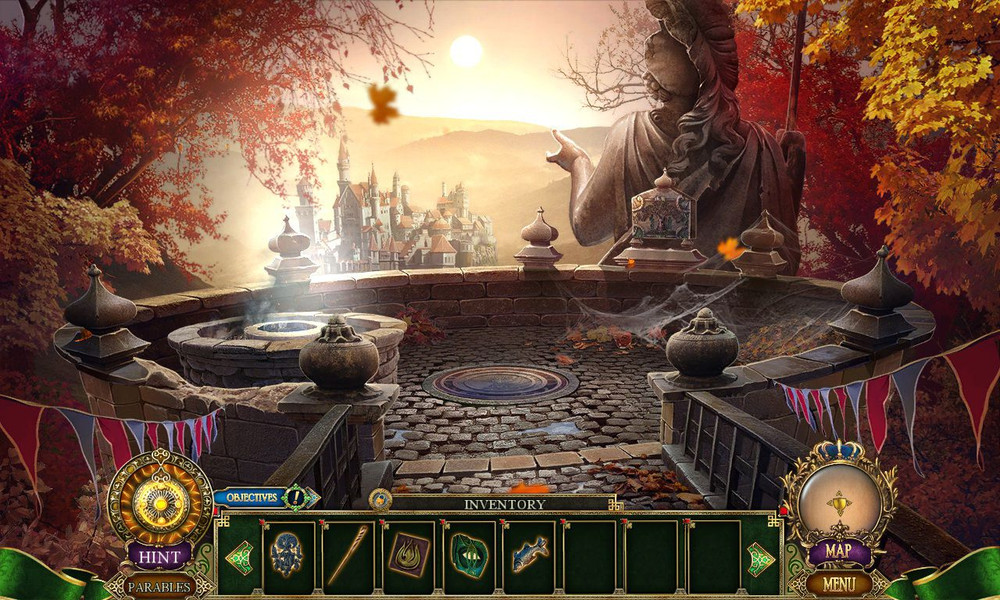Show the current Objectives

click(x=252, y=496)
